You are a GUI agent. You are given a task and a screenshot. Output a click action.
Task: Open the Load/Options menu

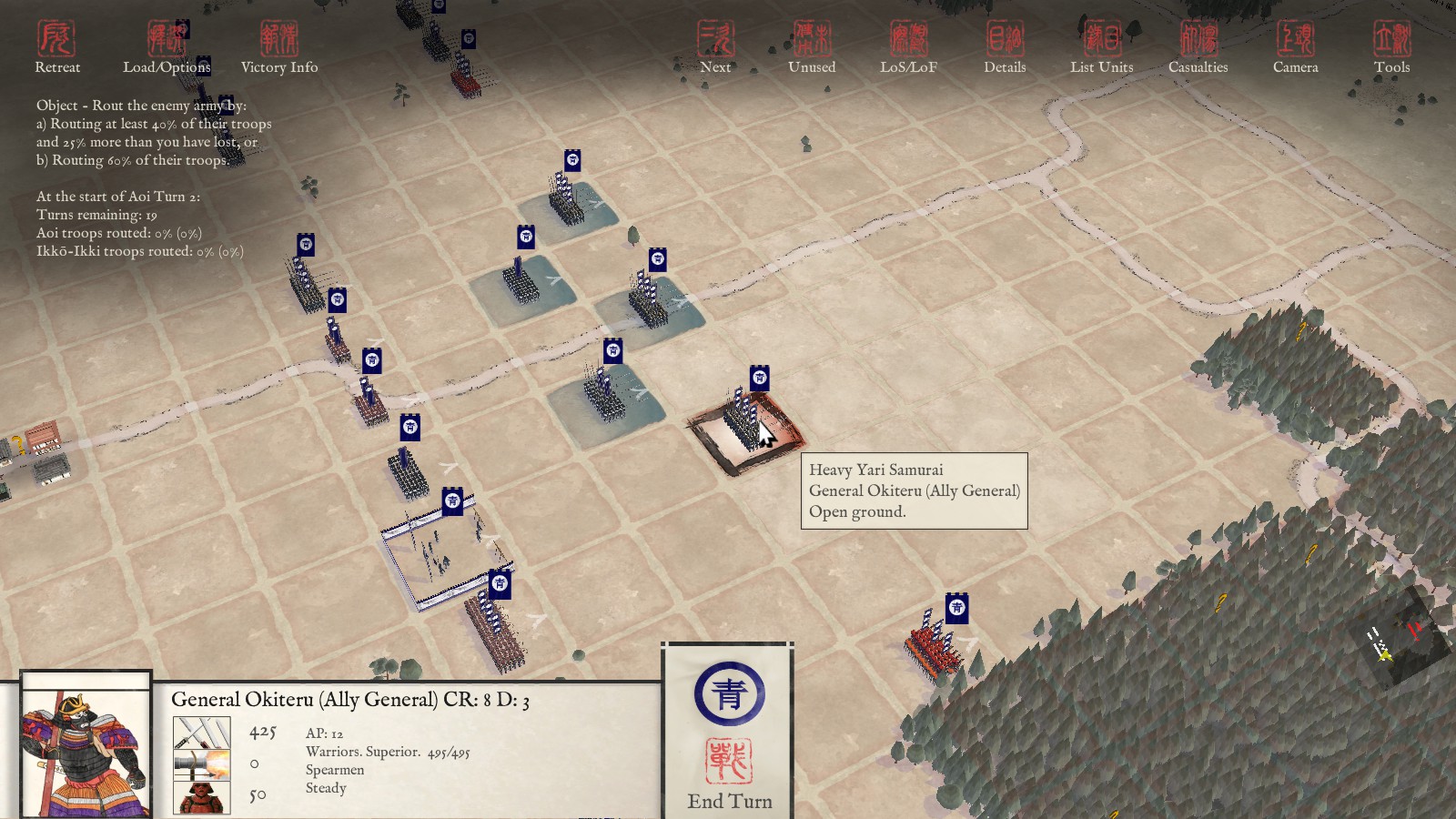coord(167,47)
